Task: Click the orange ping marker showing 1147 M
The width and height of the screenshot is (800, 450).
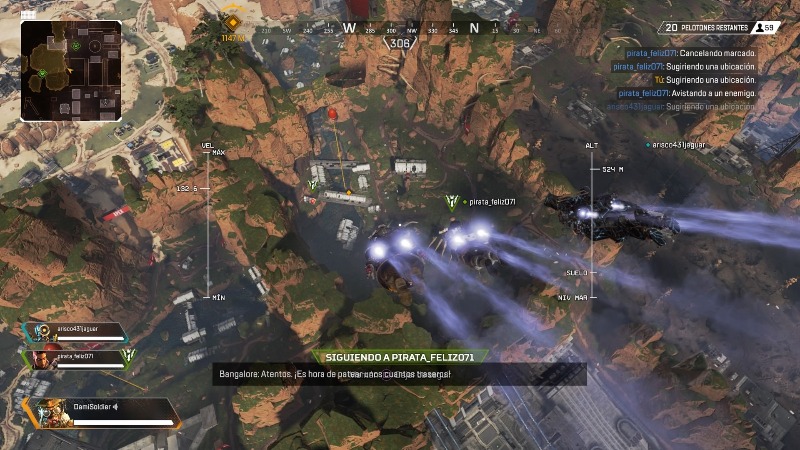Action: click(x=232, y=24)
